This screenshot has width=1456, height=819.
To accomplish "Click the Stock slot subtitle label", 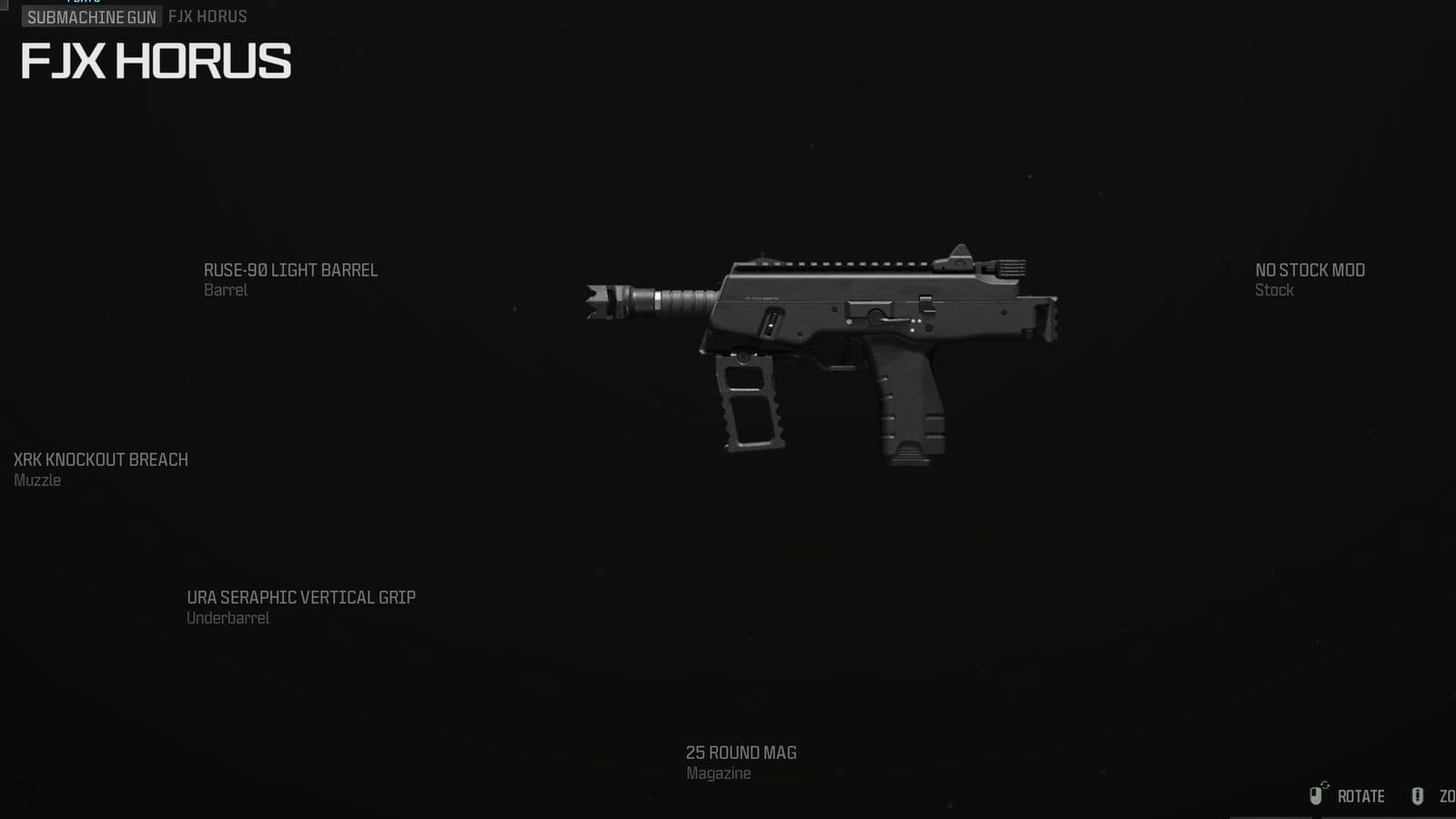I will tap(1274, 290).
